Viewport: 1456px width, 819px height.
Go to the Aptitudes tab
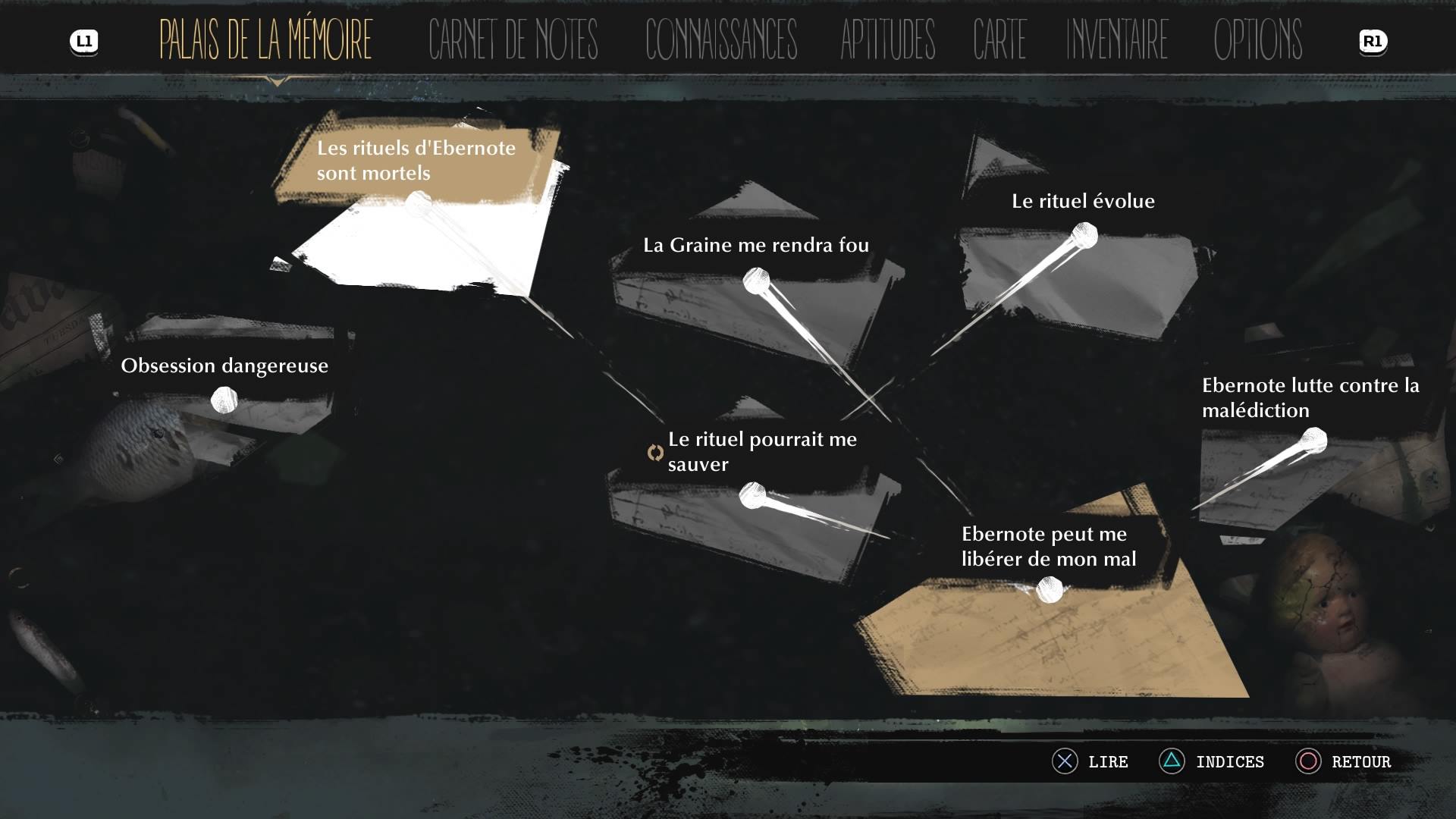887,39
